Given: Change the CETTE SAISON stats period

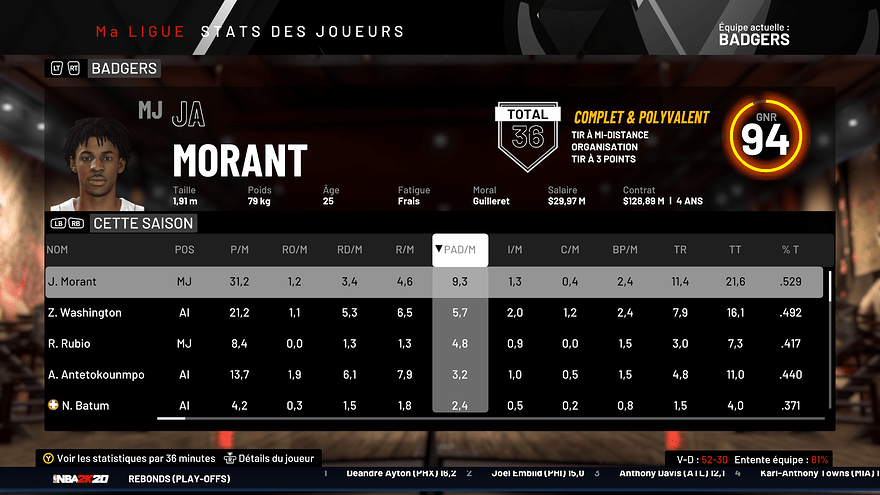Looking at the screenshot, I should coord(141,223).
